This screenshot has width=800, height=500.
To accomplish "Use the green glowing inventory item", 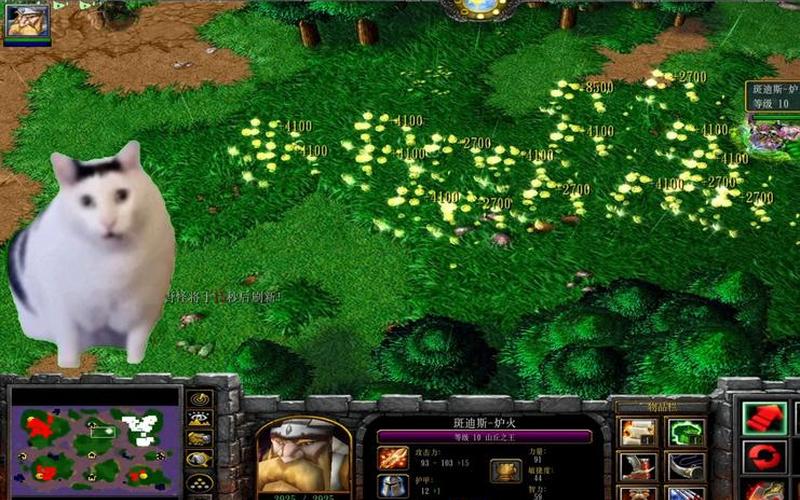I will pyautogui.click(x=686, y=432).
